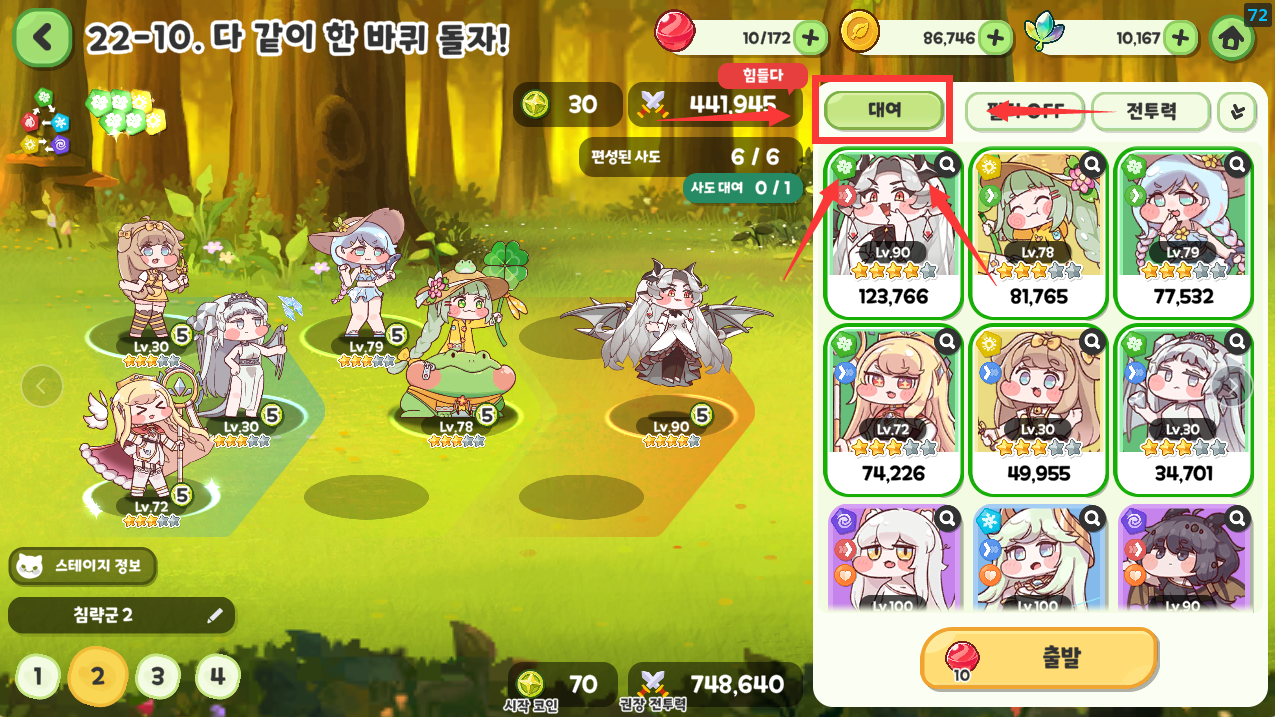Go back with the green arrow button
Screen dimensions: 1275x717
tap(42, 38)
